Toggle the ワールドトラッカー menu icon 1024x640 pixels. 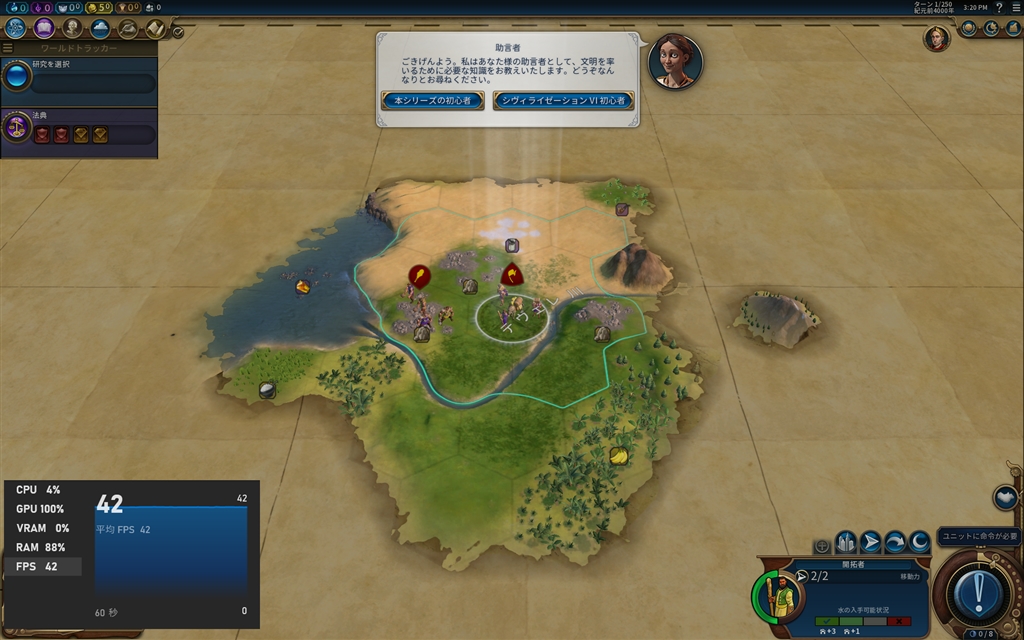(x=8, y=48)
